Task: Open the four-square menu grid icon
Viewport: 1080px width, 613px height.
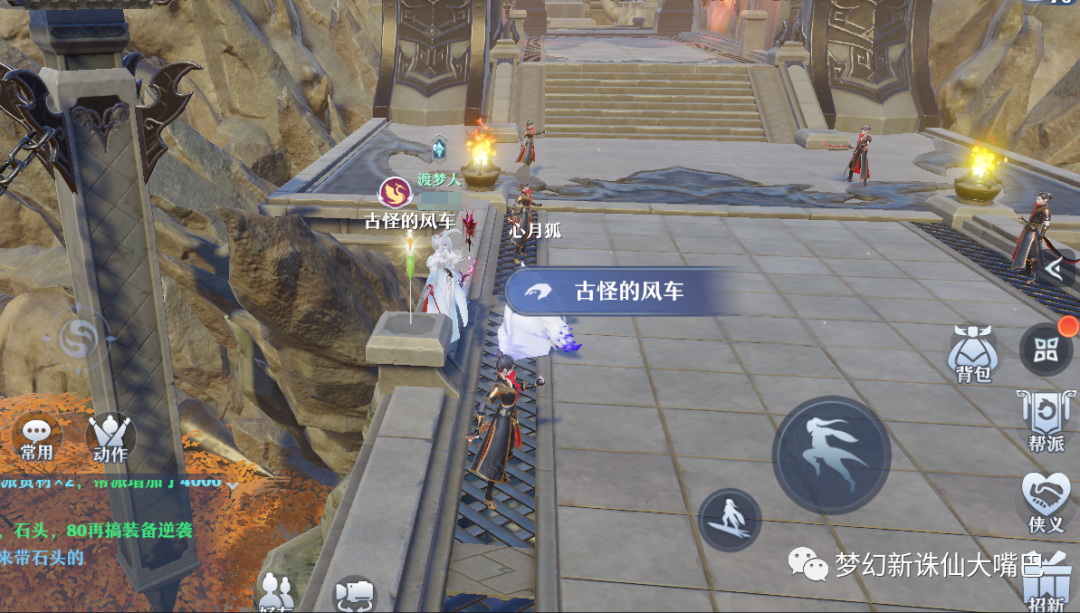Action: click(x=1046, y=349)
